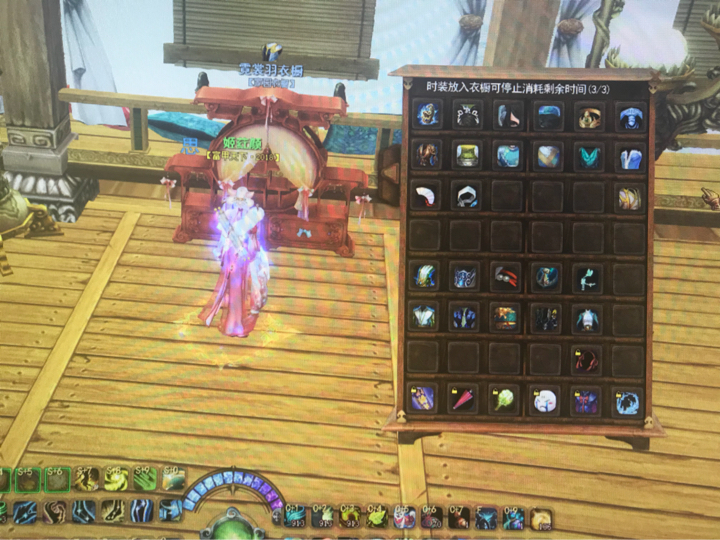Use the S+9 green slash skill
720x540 pixels.
146,480
